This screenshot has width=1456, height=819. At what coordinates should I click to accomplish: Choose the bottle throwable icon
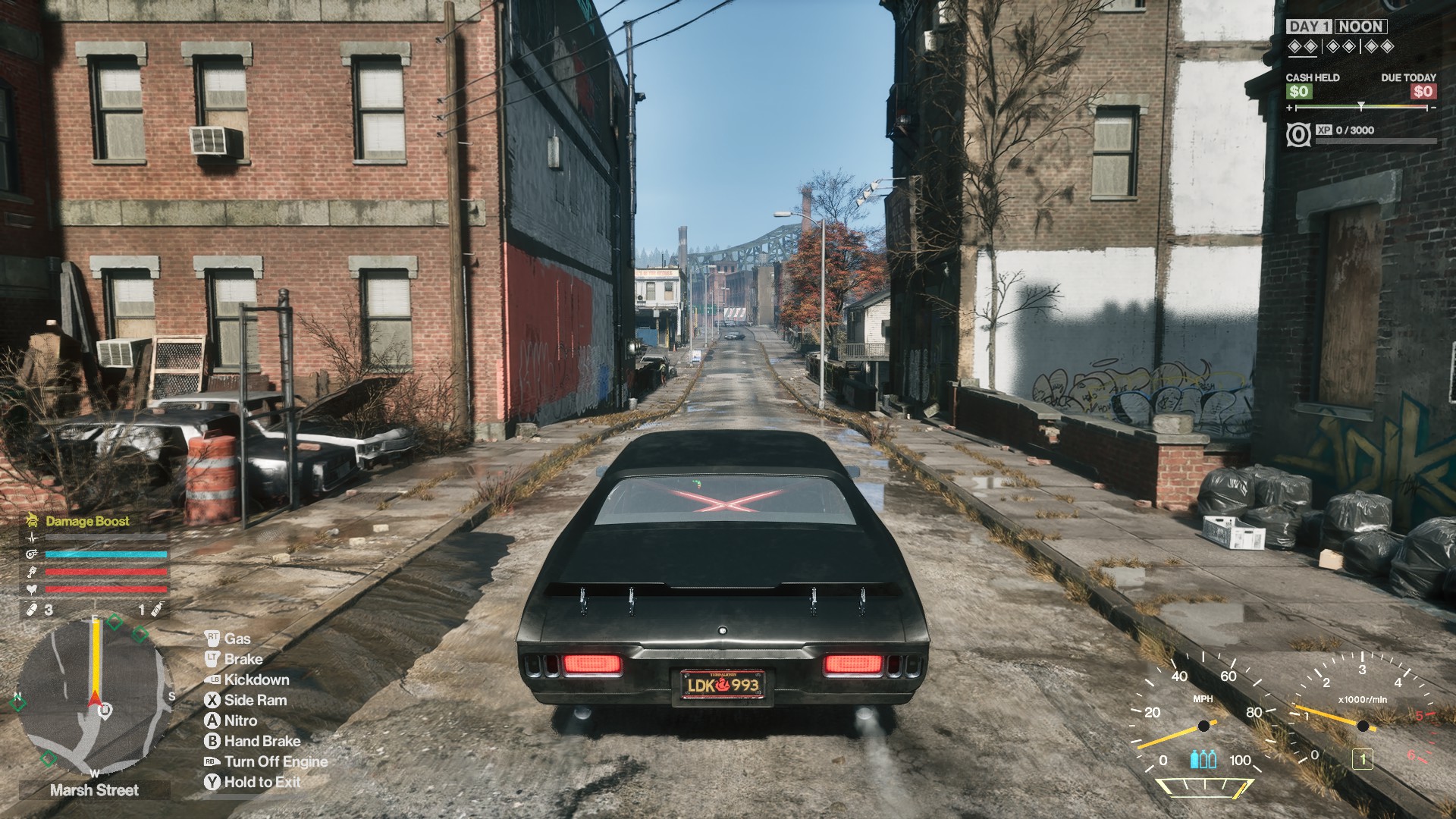click(x=157, y=610)
